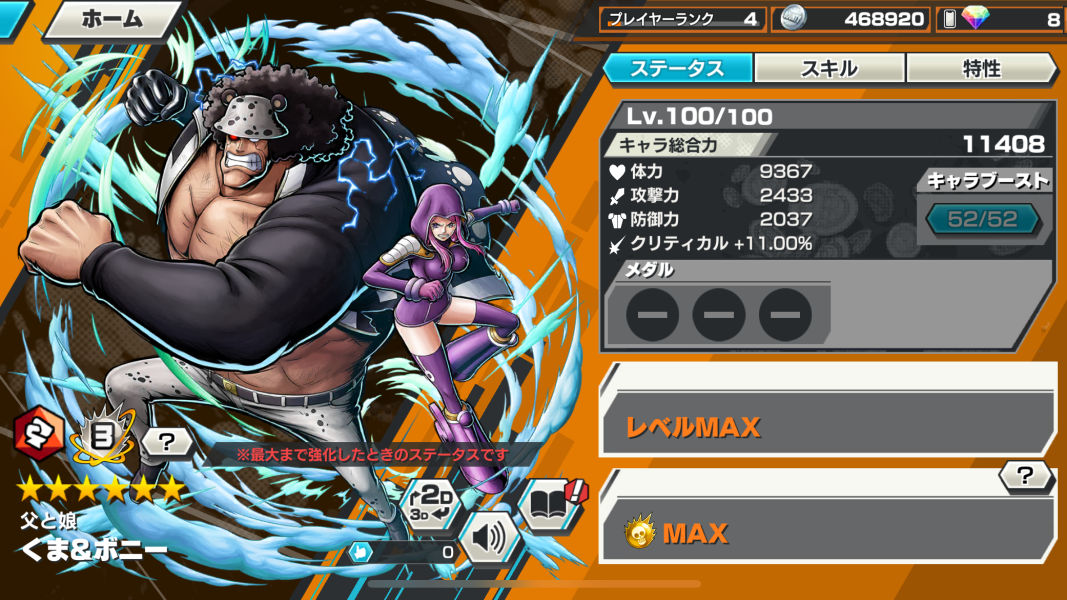Open the キャラブースト 52/52 button

pyautogui.click(x=983, y=219)
